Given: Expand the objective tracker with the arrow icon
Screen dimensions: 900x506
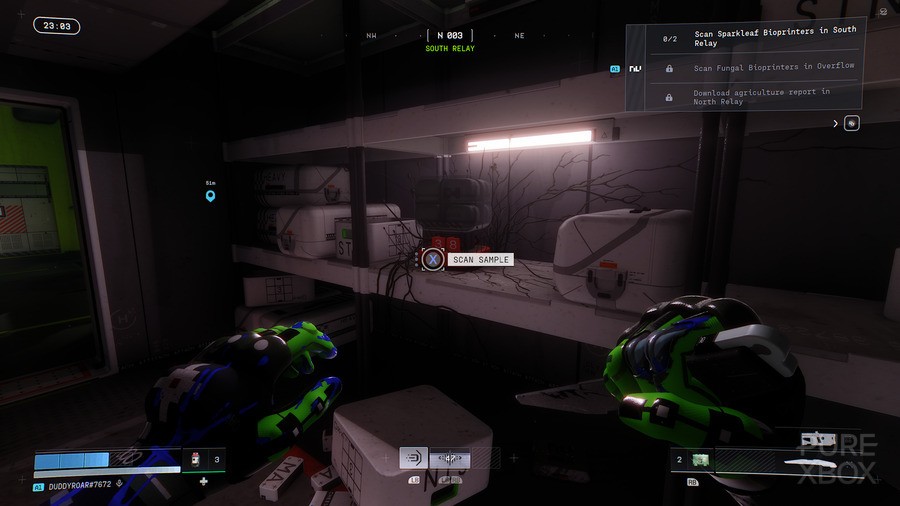Looking at the screenshot, I should (836, 124).
